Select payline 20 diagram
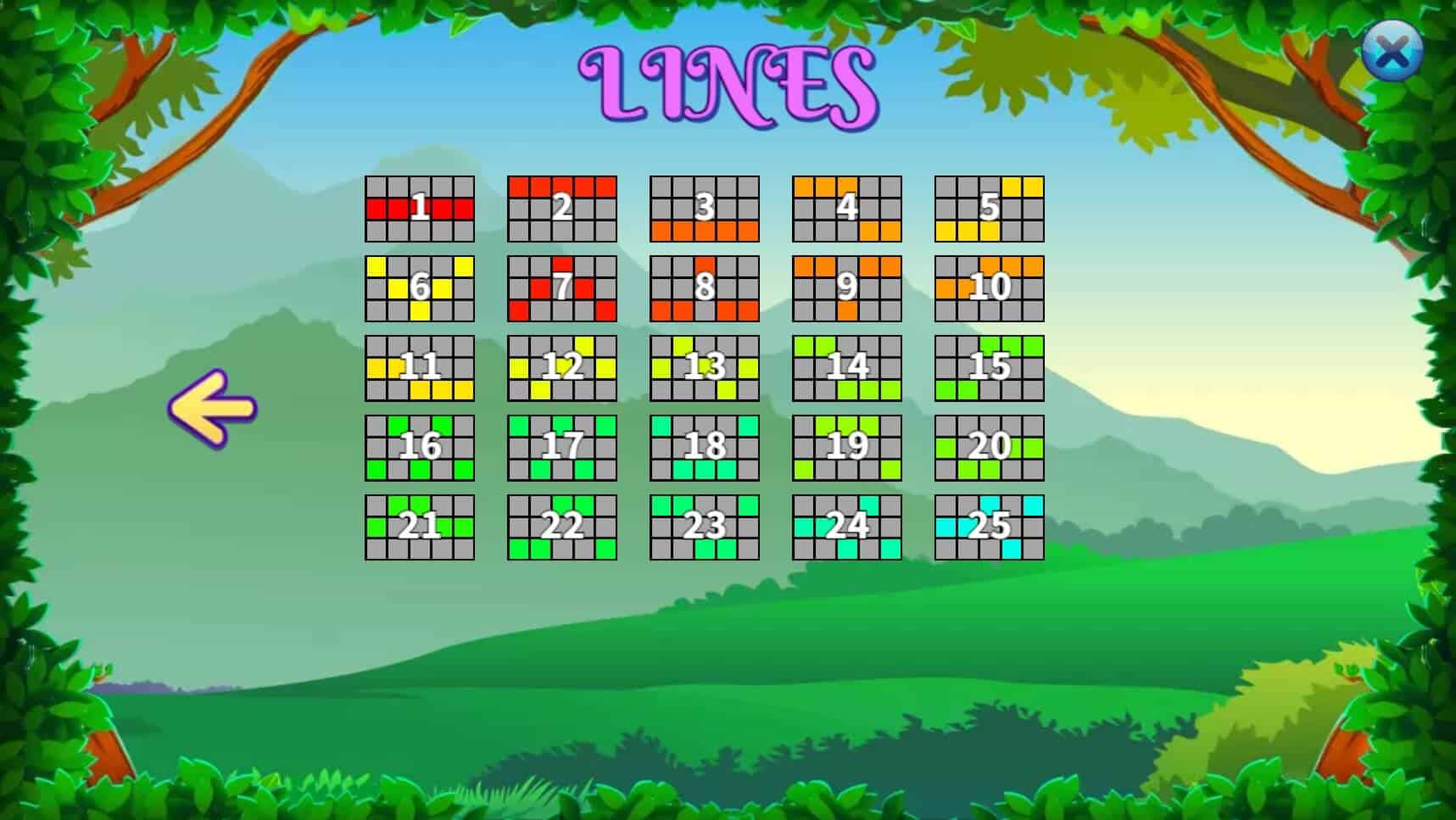Viewport: 1456px width, 820px height. [x=989, y=448]
